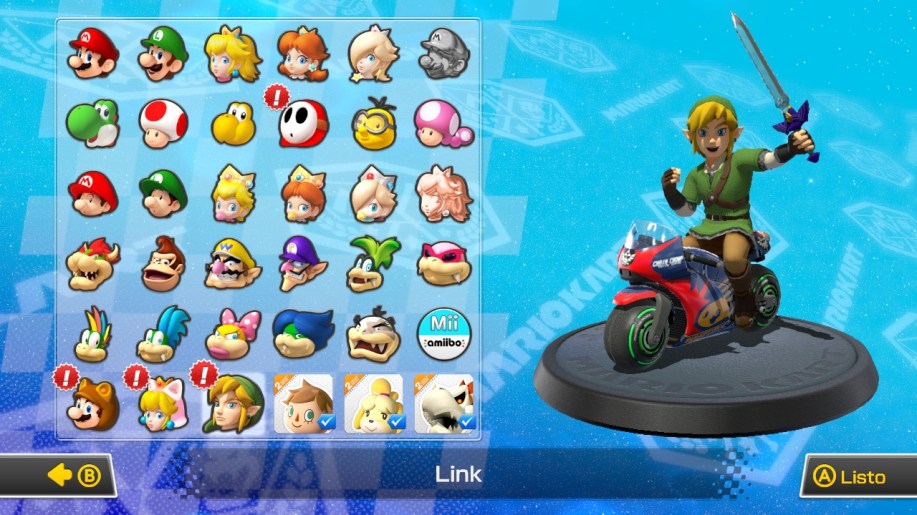Select Wario's portrait
Image resolution: width=917 pixels, height=515 pixels.
pos(233,264)
